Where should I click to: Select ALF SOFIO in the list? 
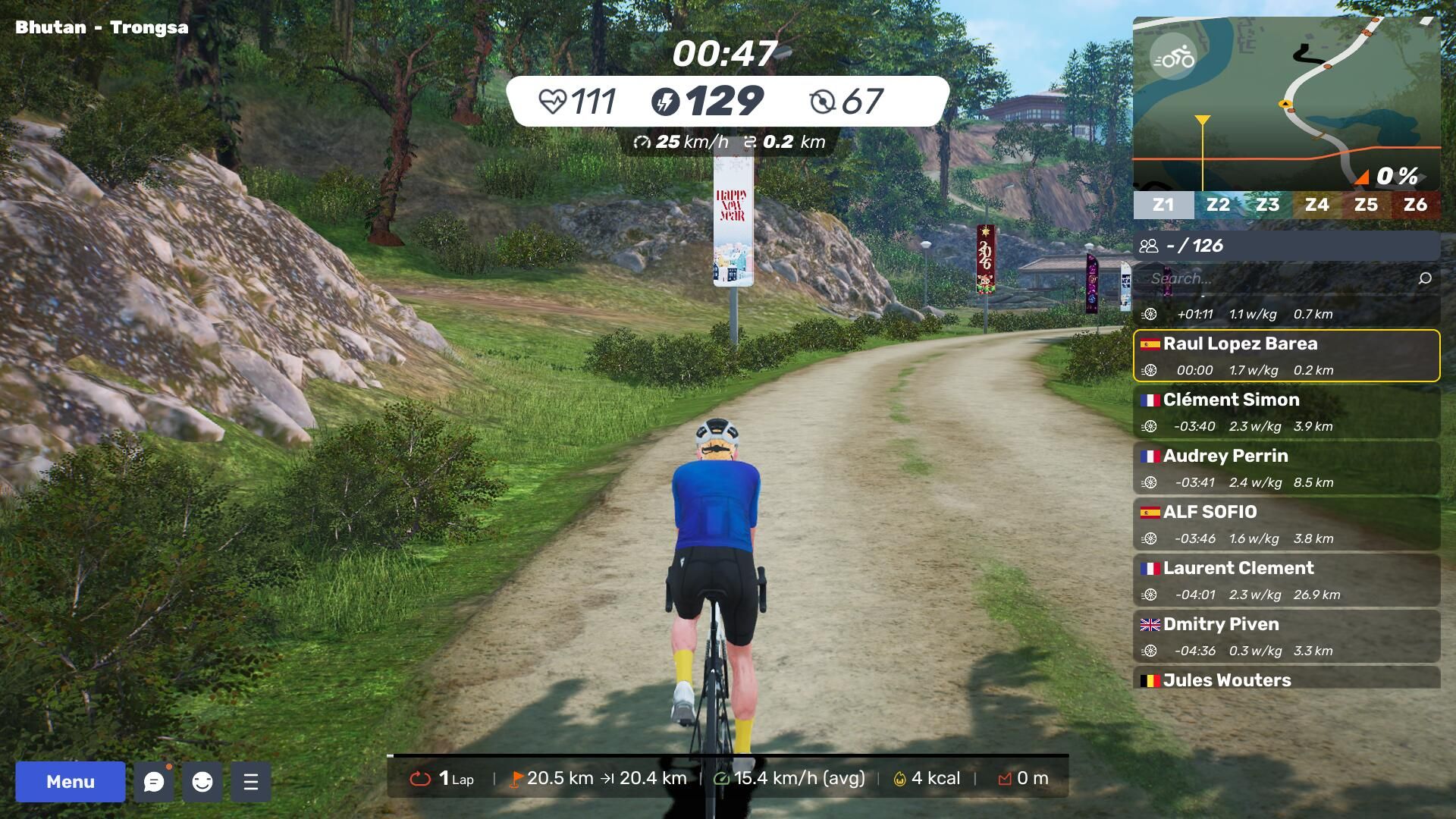pos(1286,524)
